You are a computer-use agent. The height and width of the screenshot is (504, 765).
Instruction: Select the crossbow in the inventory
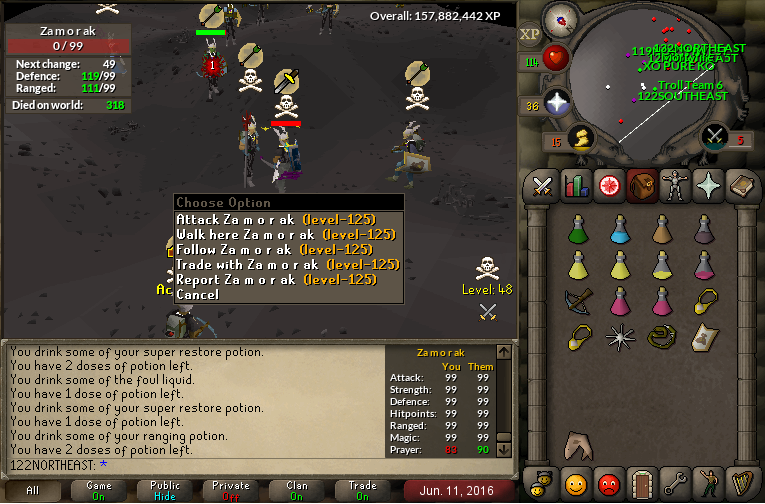[577, 300]
